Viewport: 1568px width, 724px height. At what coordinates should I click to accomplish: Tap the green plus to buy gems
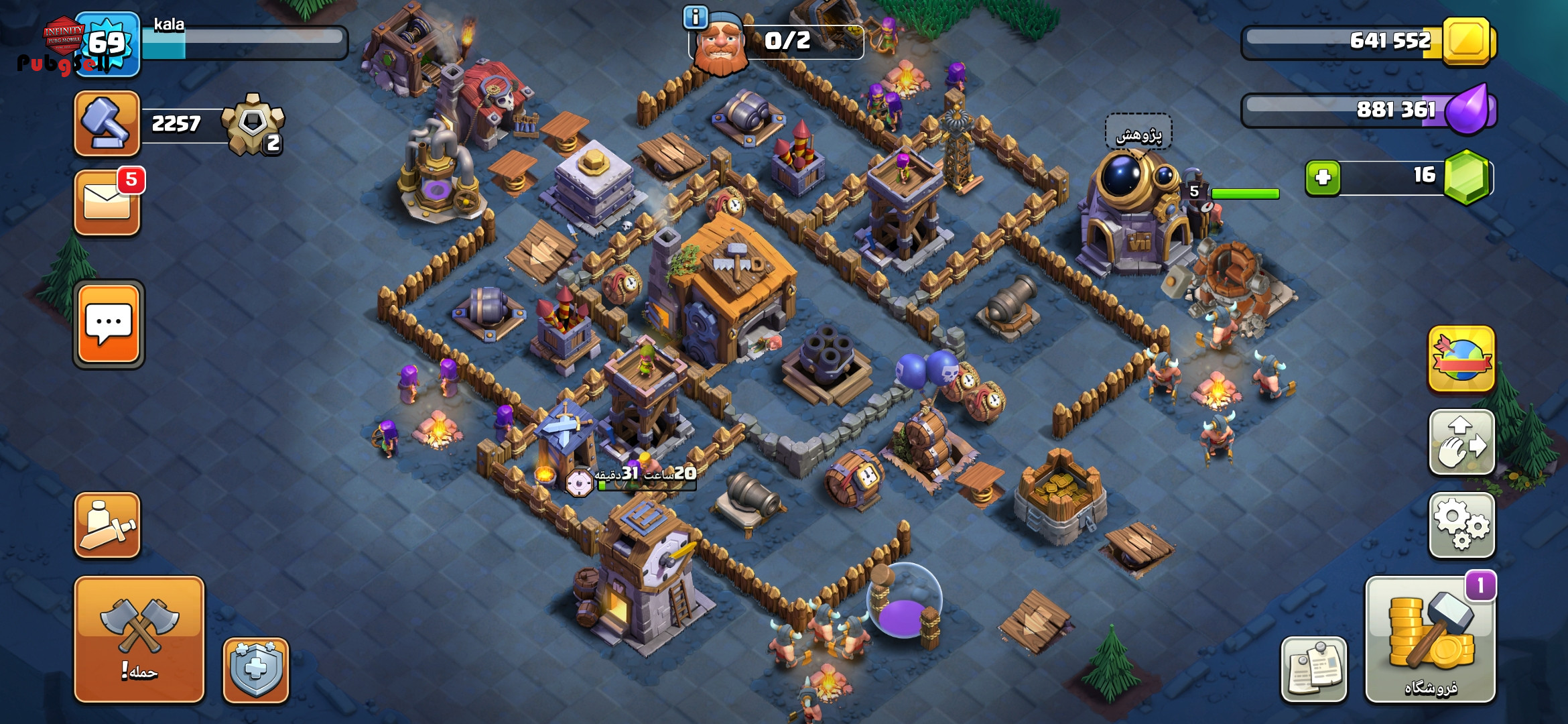1323,178
